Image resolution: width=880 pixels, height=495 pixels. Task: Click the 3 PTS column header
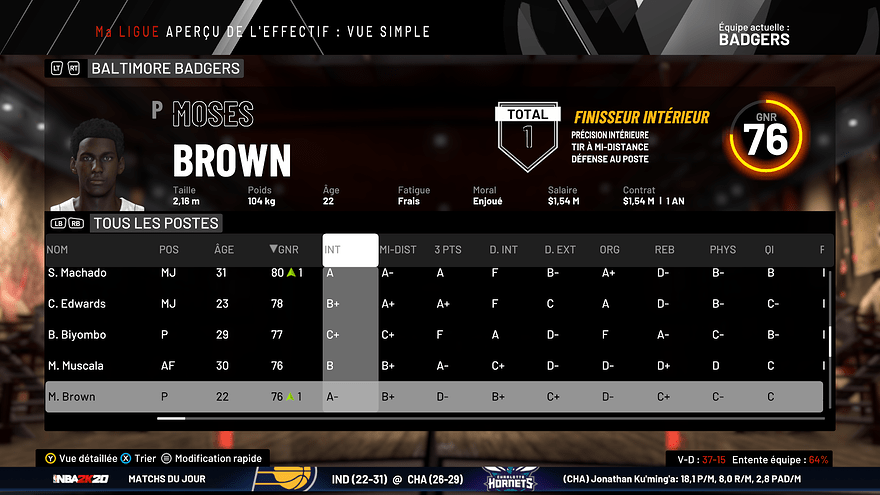pyautogui.click(x=448, y=249)
